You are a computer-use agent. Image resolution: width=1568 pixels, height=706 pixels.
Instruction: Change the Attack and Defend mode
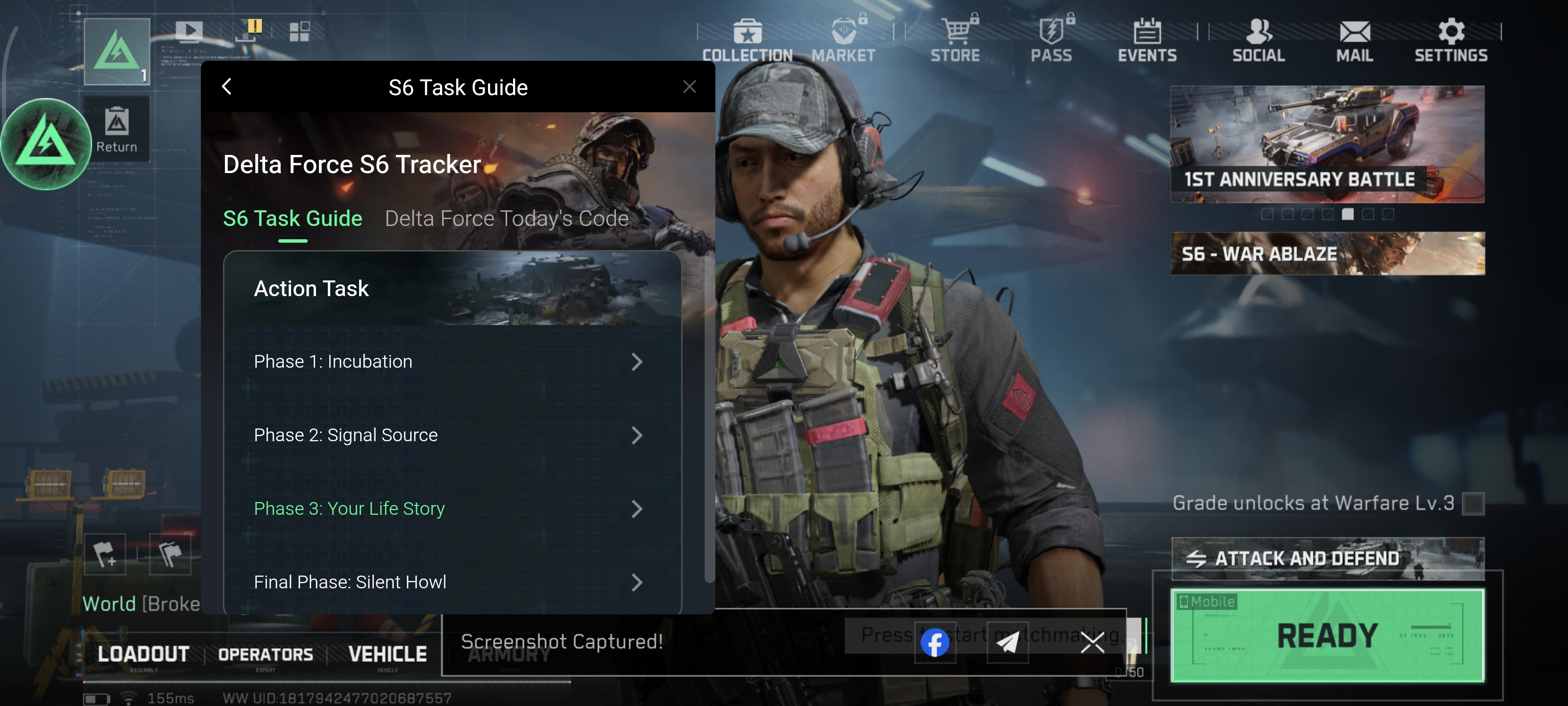tap(1327, 558)
